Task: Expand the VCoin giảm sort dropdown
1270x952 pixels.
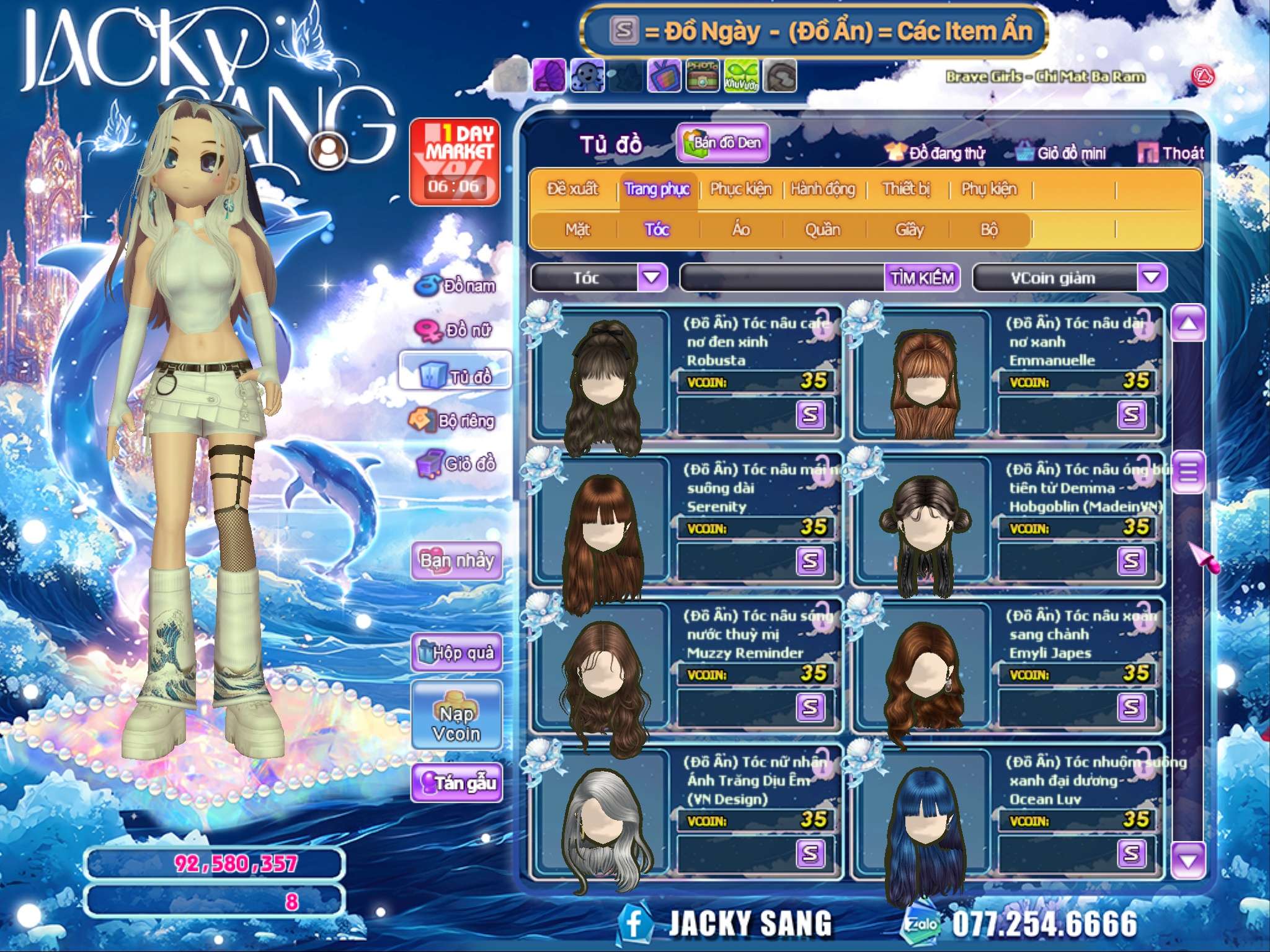Action: [1152, 277]
